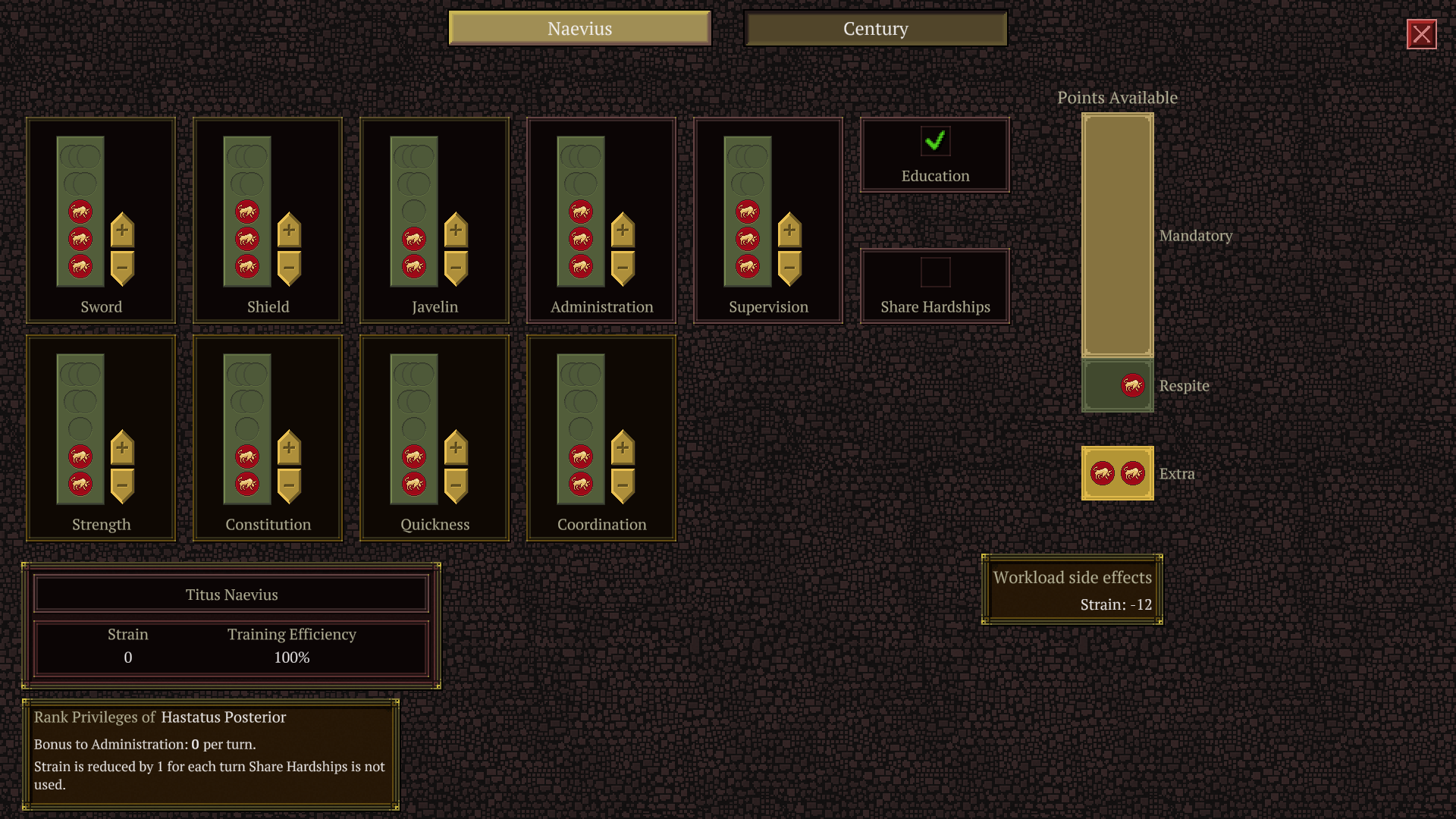Switch to the Century tab

pos(875,29)
